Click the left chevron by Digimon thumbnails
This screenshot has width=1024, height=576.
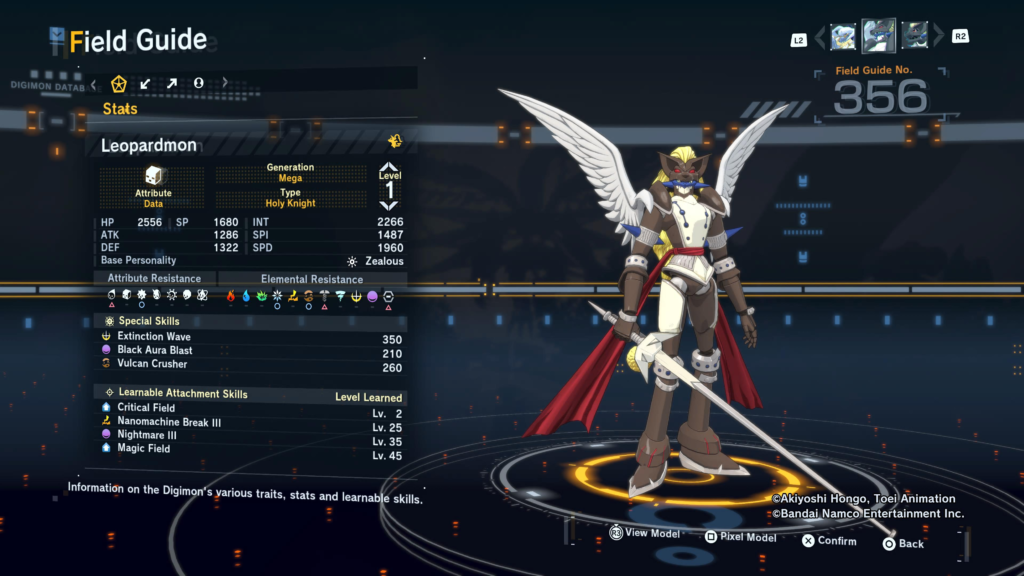tap(820, 38)
